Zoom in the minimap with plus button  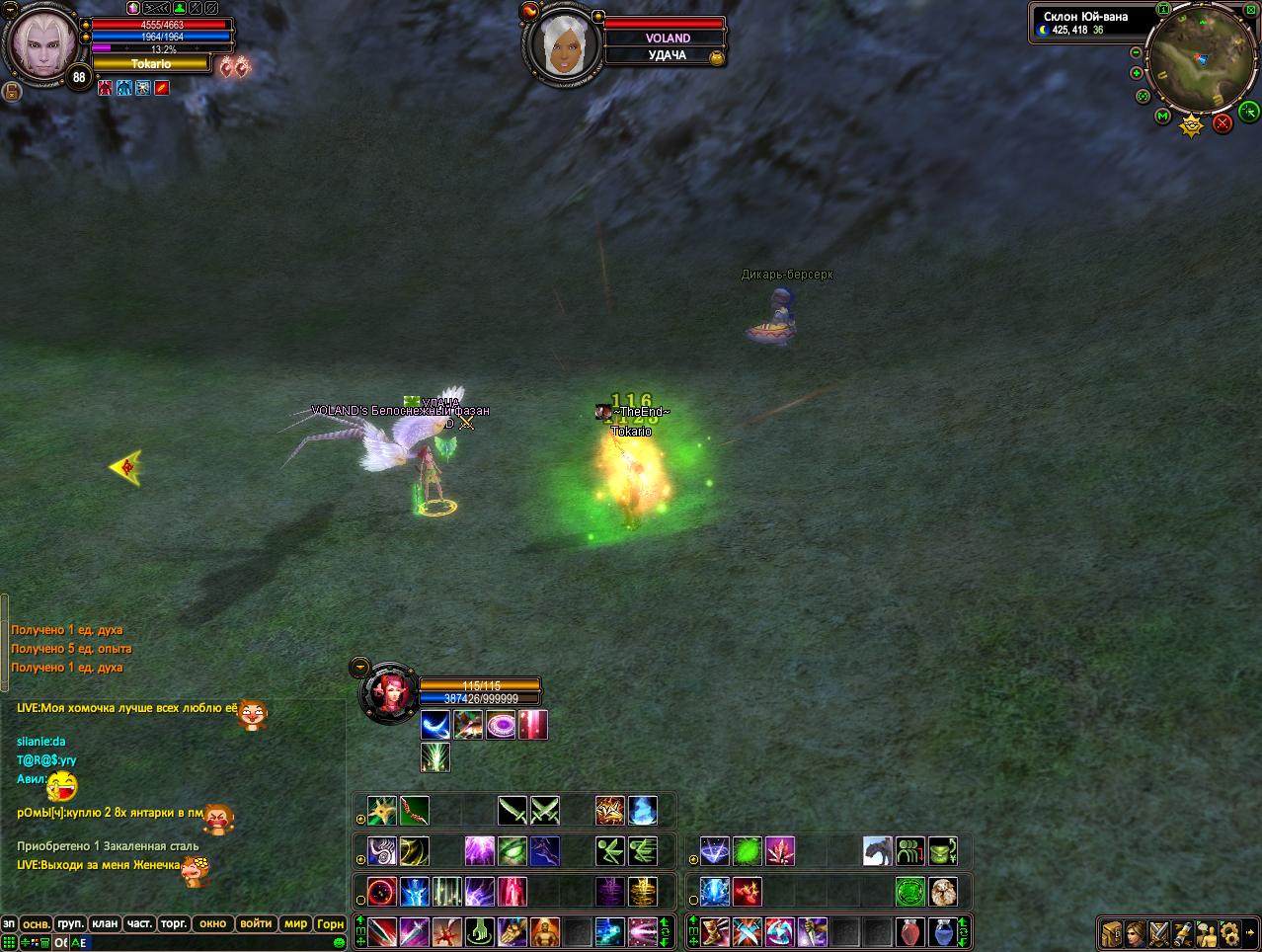click(x=1136, y=73)
